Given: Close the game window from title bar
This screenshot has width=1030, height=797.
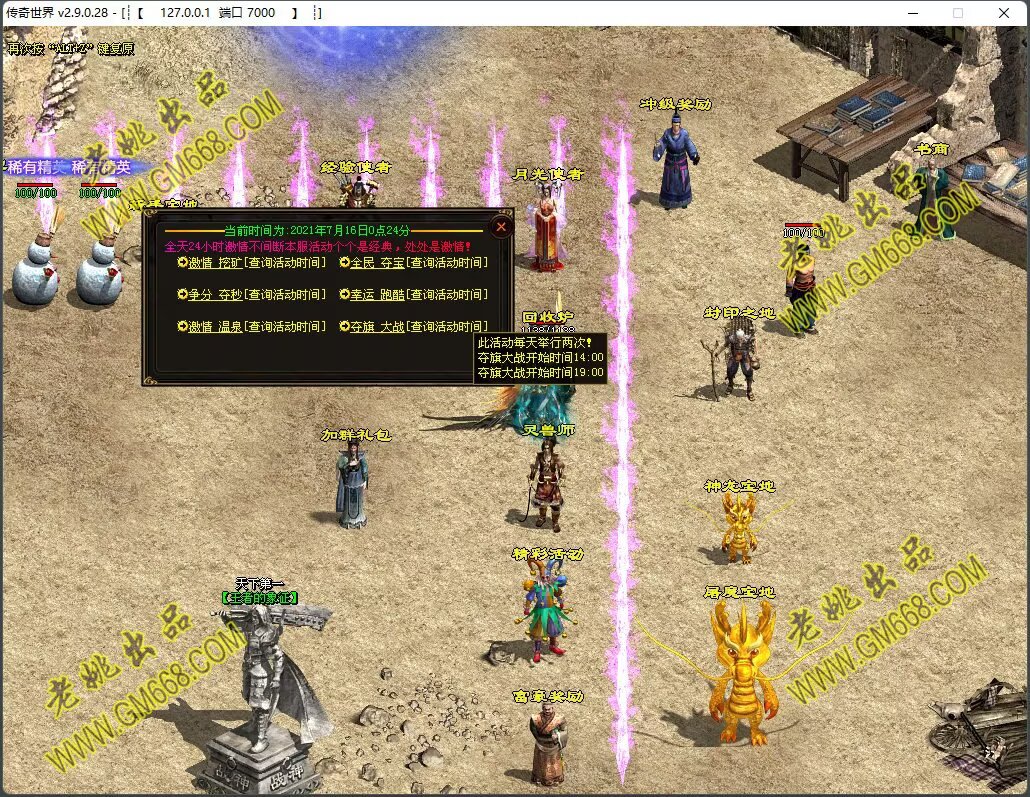Looking at the screenshot, I should coord(1004,13).
